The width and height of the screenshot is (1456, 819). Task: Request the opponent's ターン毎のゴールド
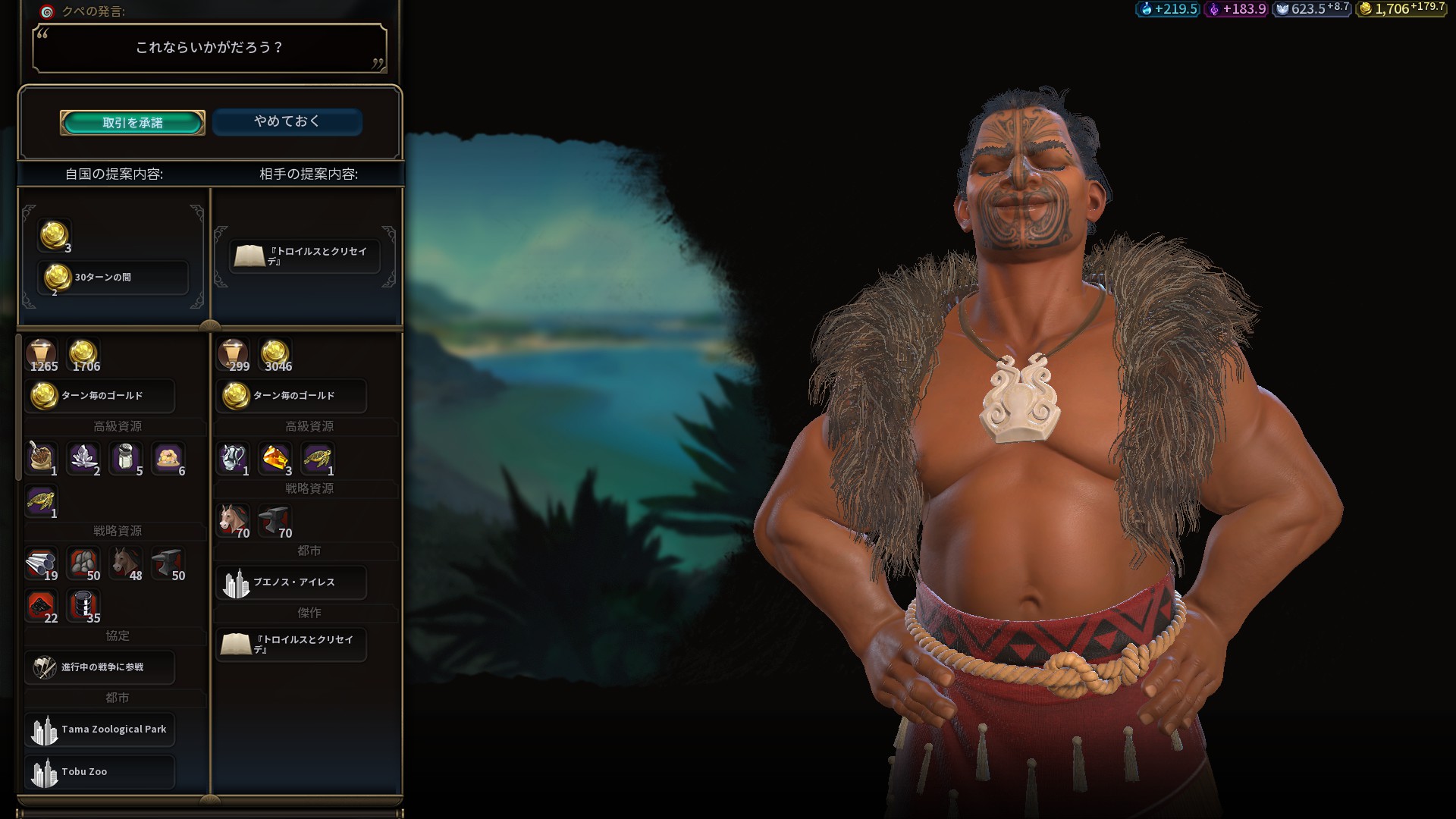(x=292, y=396)
